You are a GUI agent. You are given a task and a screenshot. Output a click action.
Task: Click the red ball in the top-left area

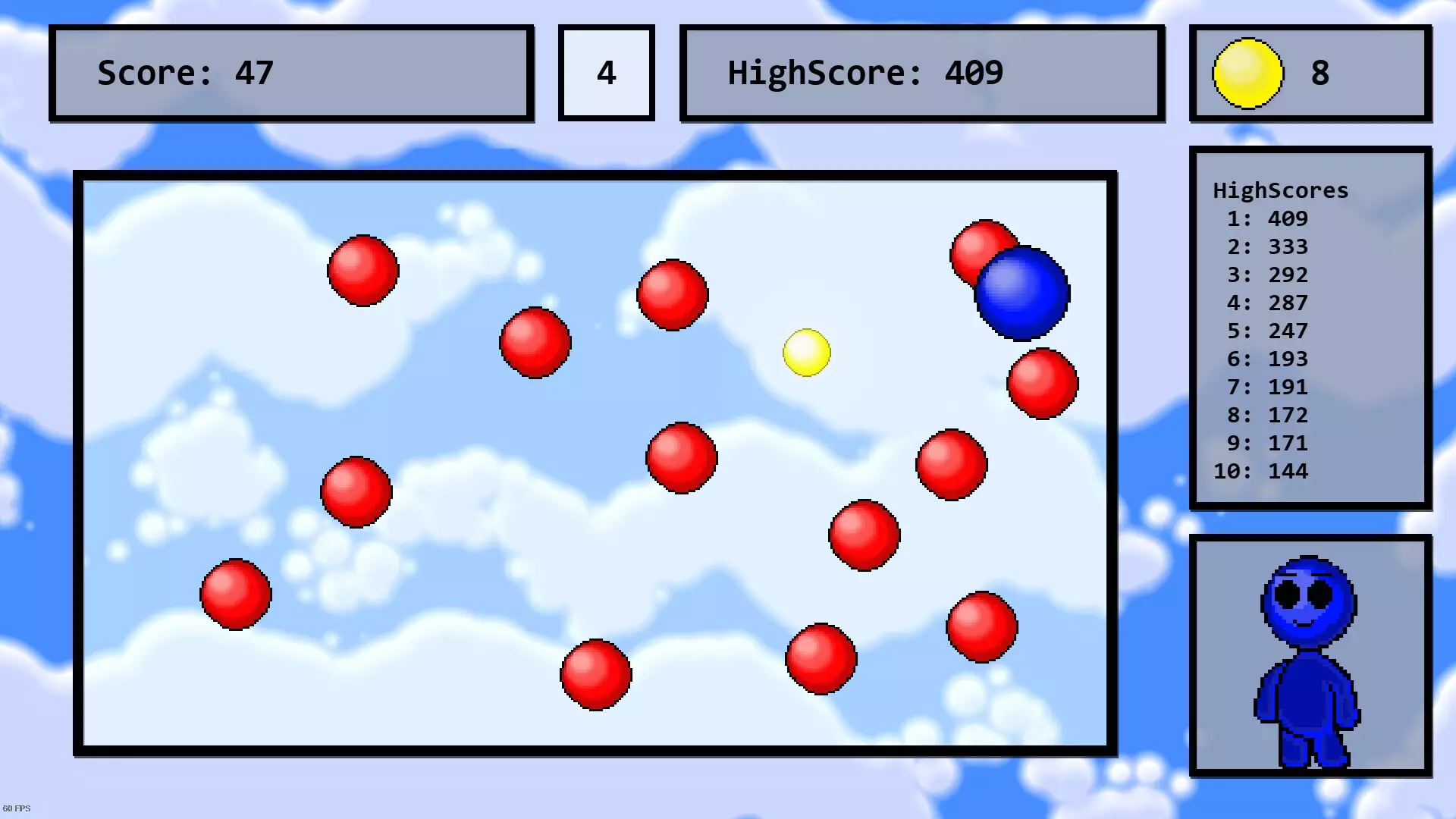point(362,269)
